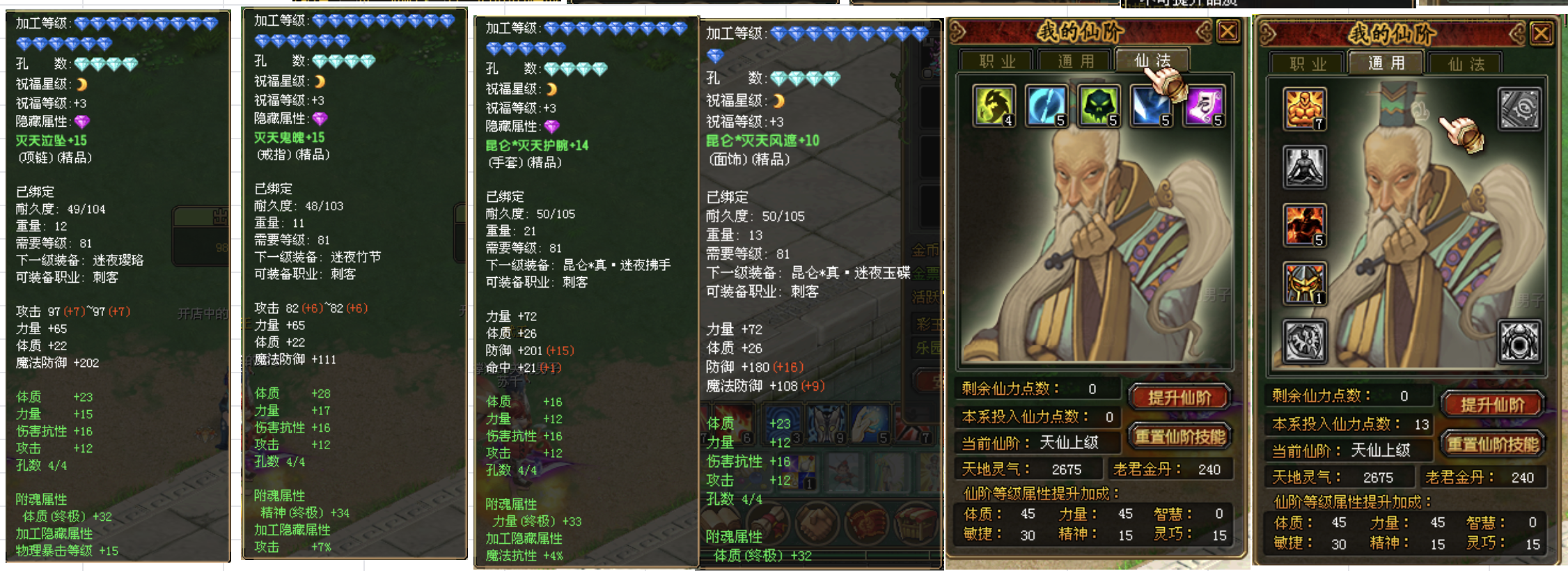Select the helmet hotbar skill numbered 9

point(825,423)
